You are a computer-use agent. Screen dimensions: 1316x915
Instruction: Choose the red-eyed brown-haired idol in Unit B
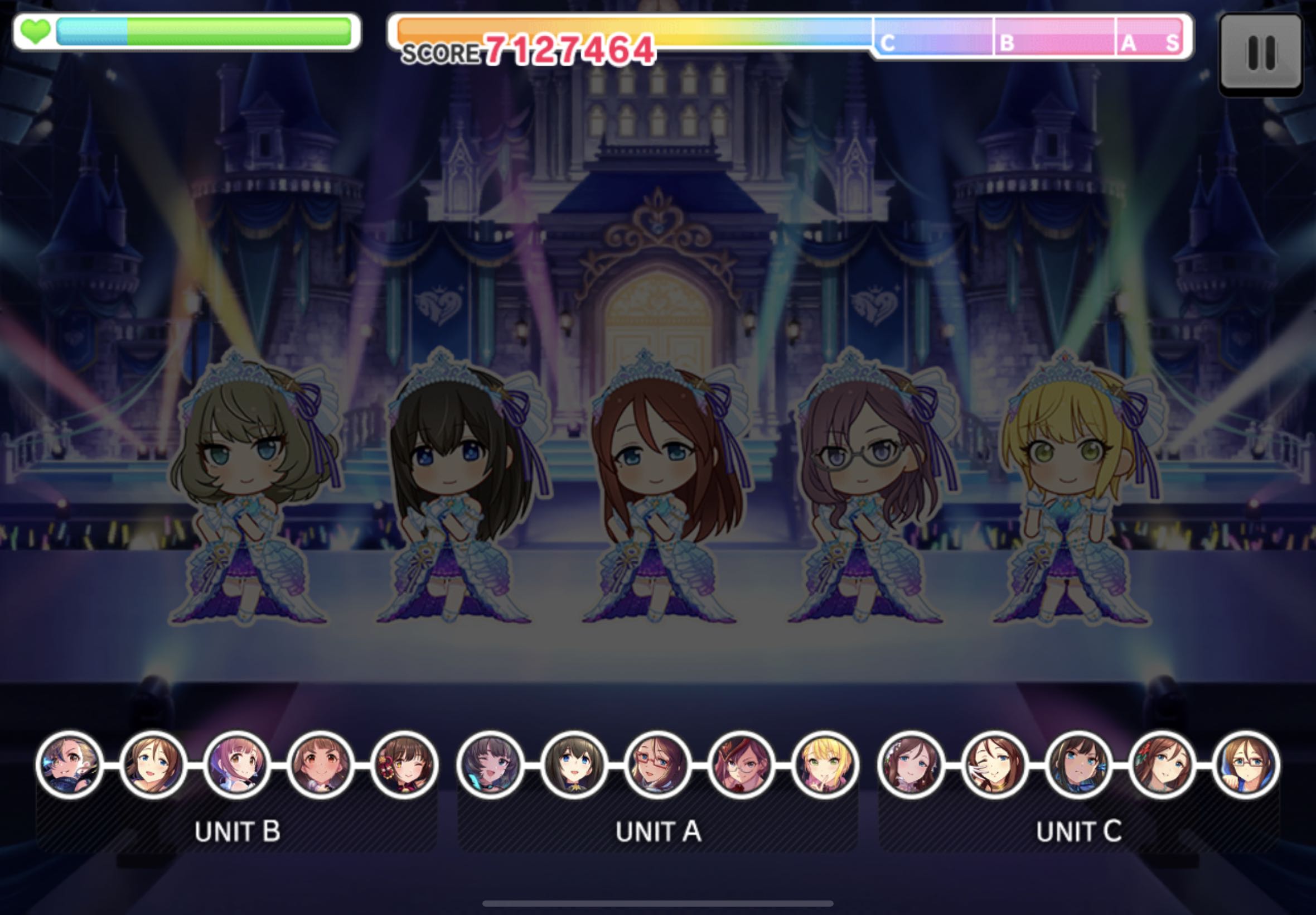(320, 765)
